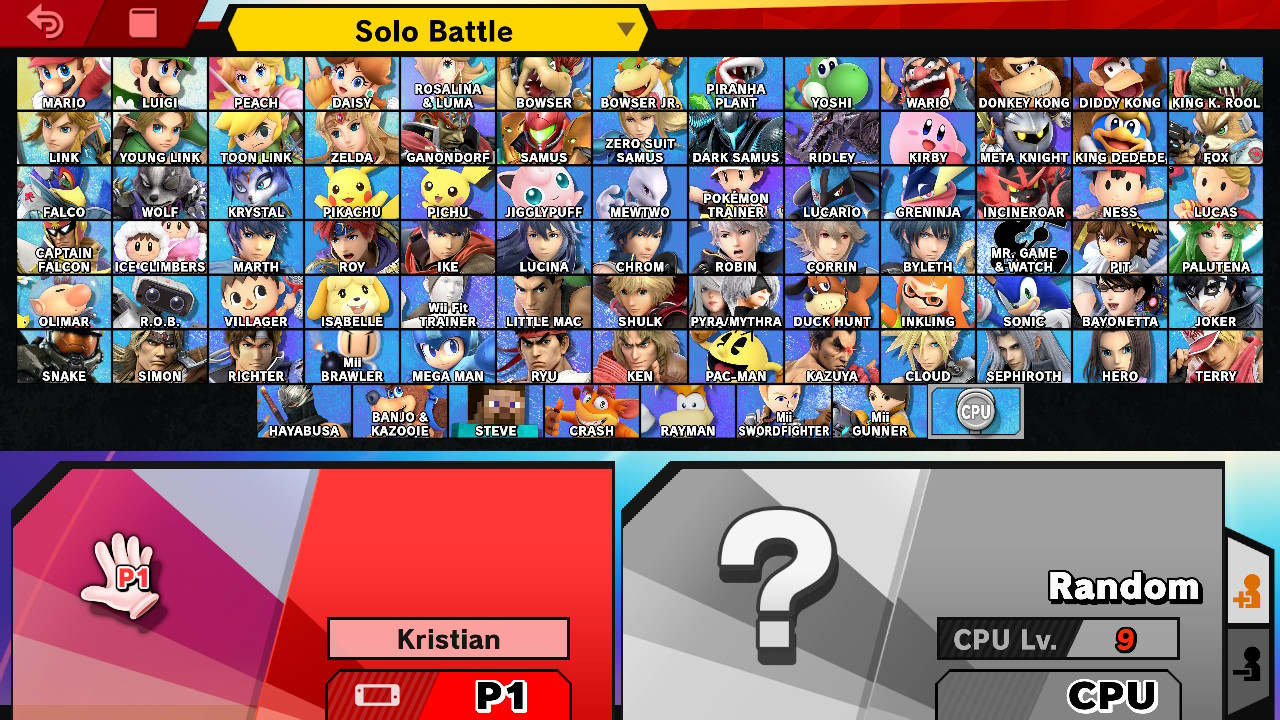Pick Terry in the bottom right corner
The image size is (1280, 720).
click(x=1215, y=355)
